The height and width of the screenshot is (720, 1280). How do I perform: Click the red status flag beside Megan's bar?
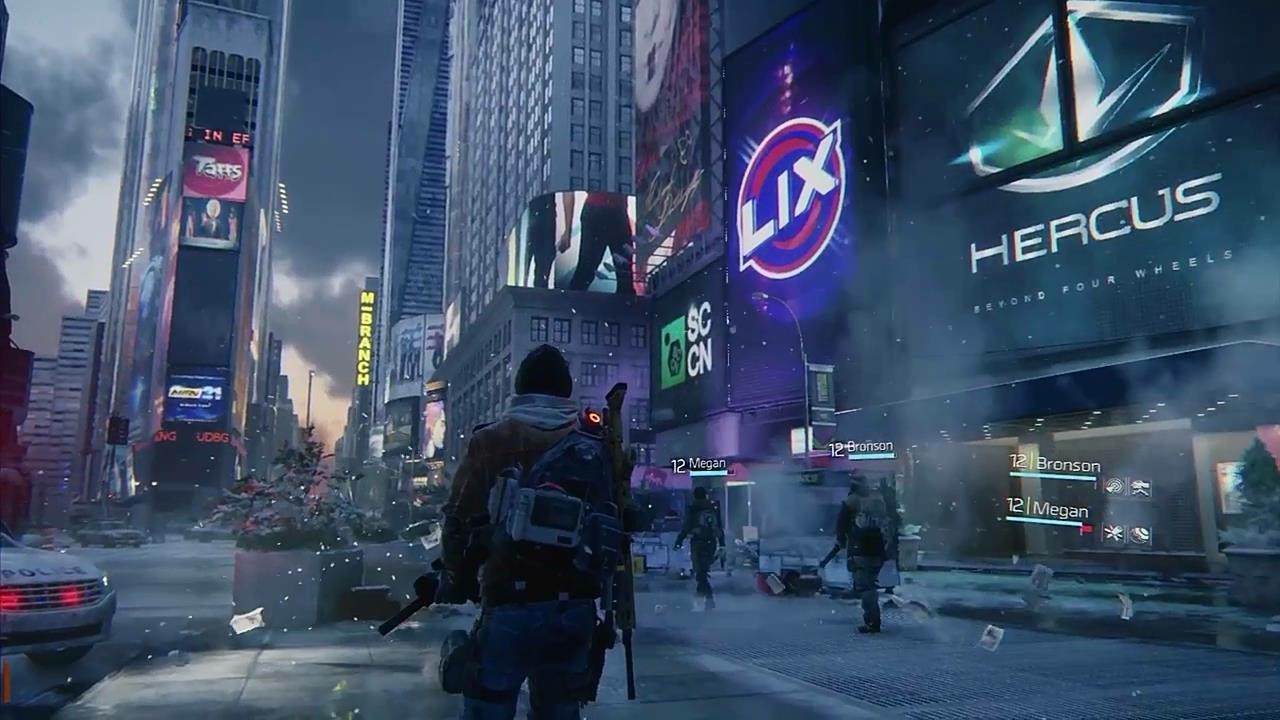[x=1087, y=529]
